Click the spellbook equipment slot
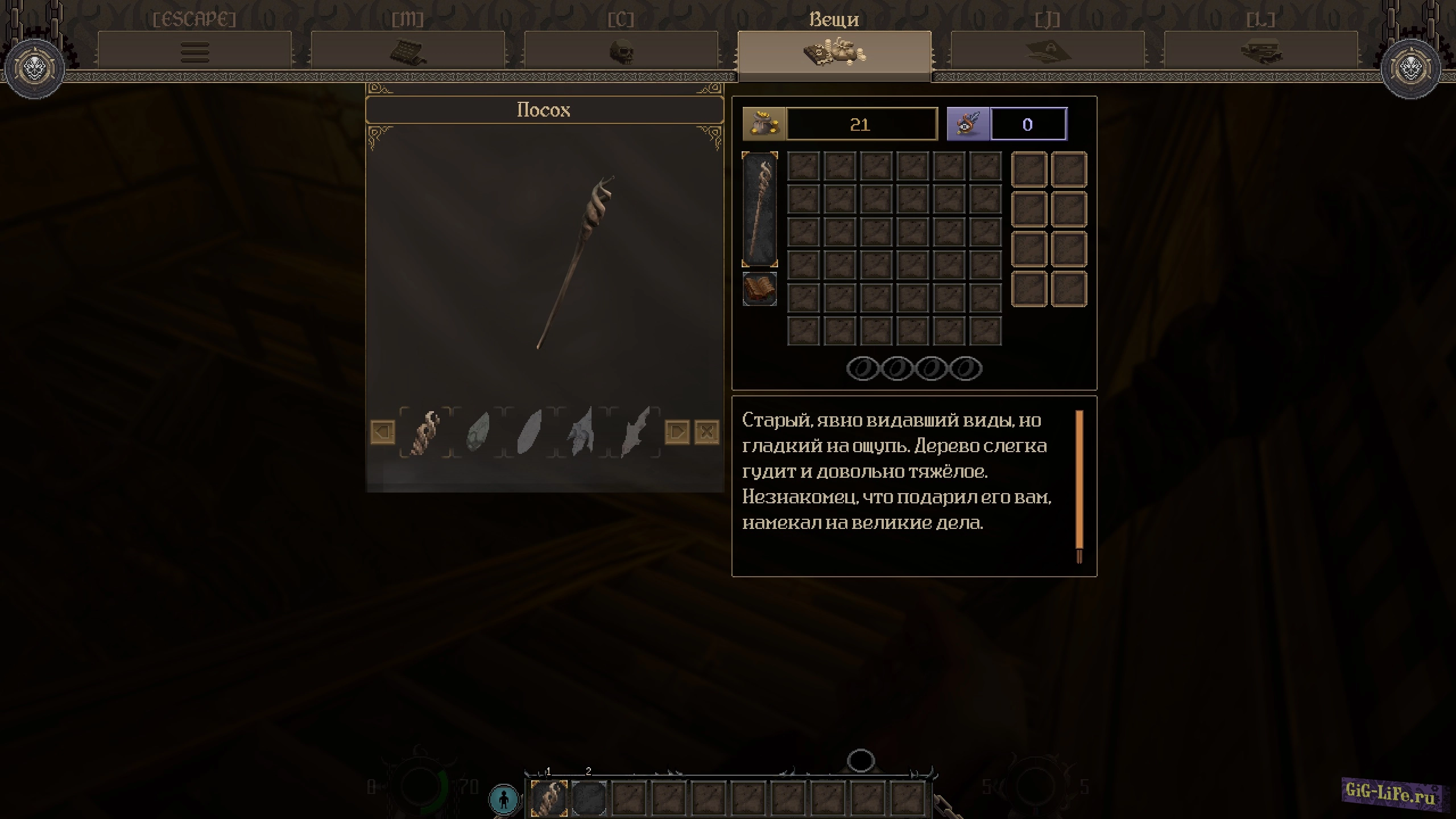This screenshot has width=1456, height=819. [x=760, y=289]
